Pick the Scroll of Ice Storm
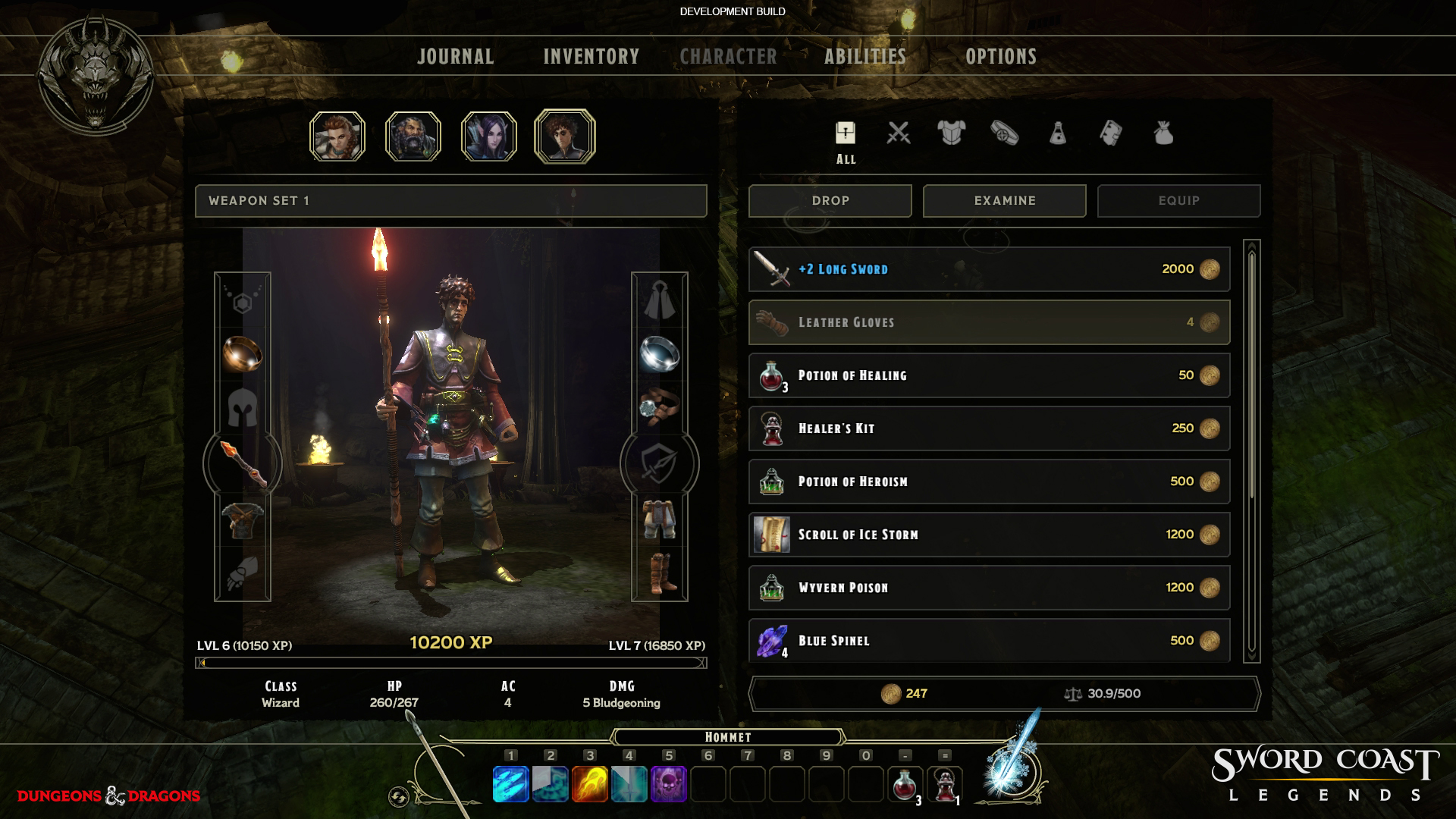 point(988,535)
